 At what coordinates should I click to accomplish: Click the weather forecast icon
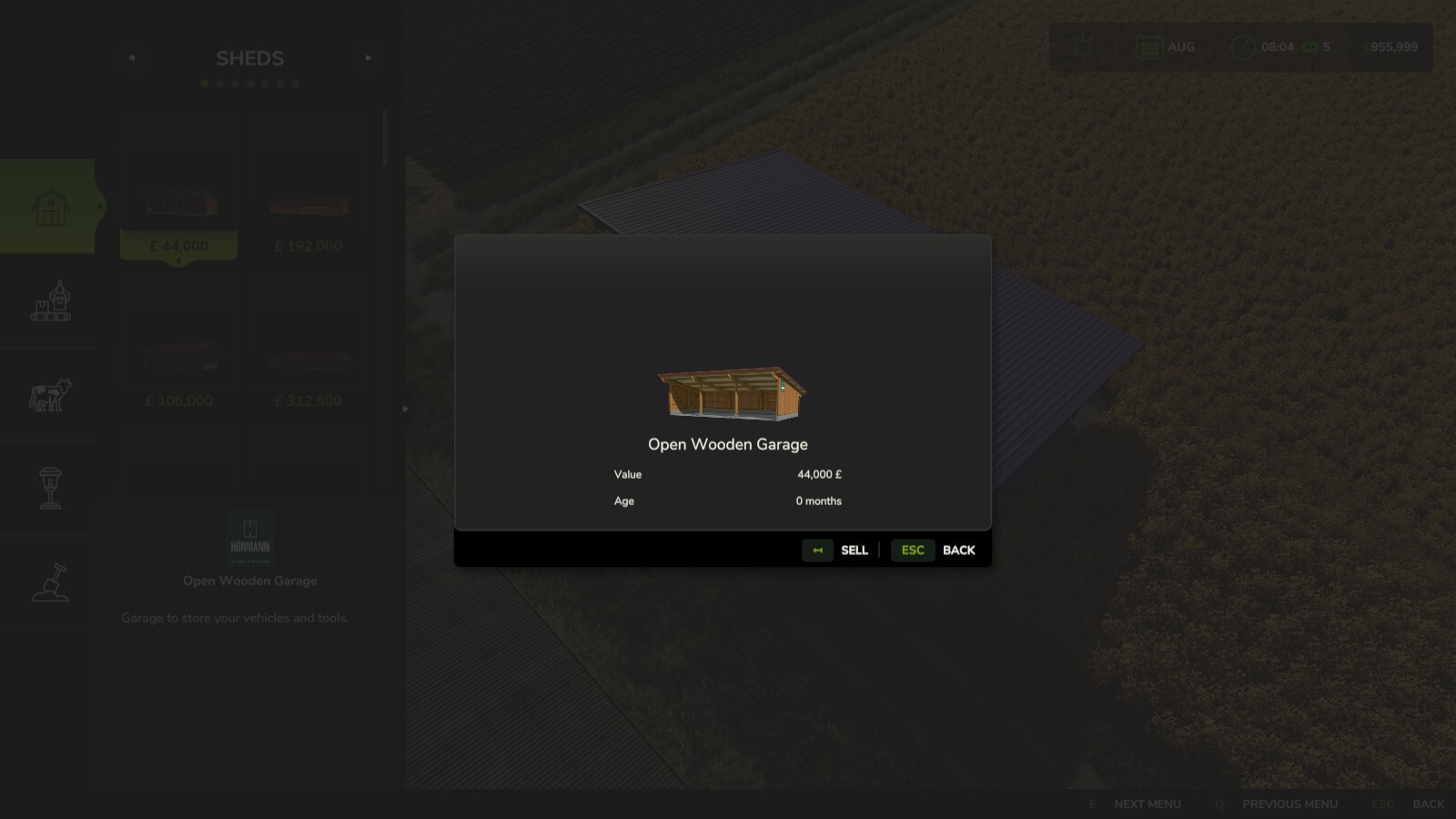(x=1084, y=46)
